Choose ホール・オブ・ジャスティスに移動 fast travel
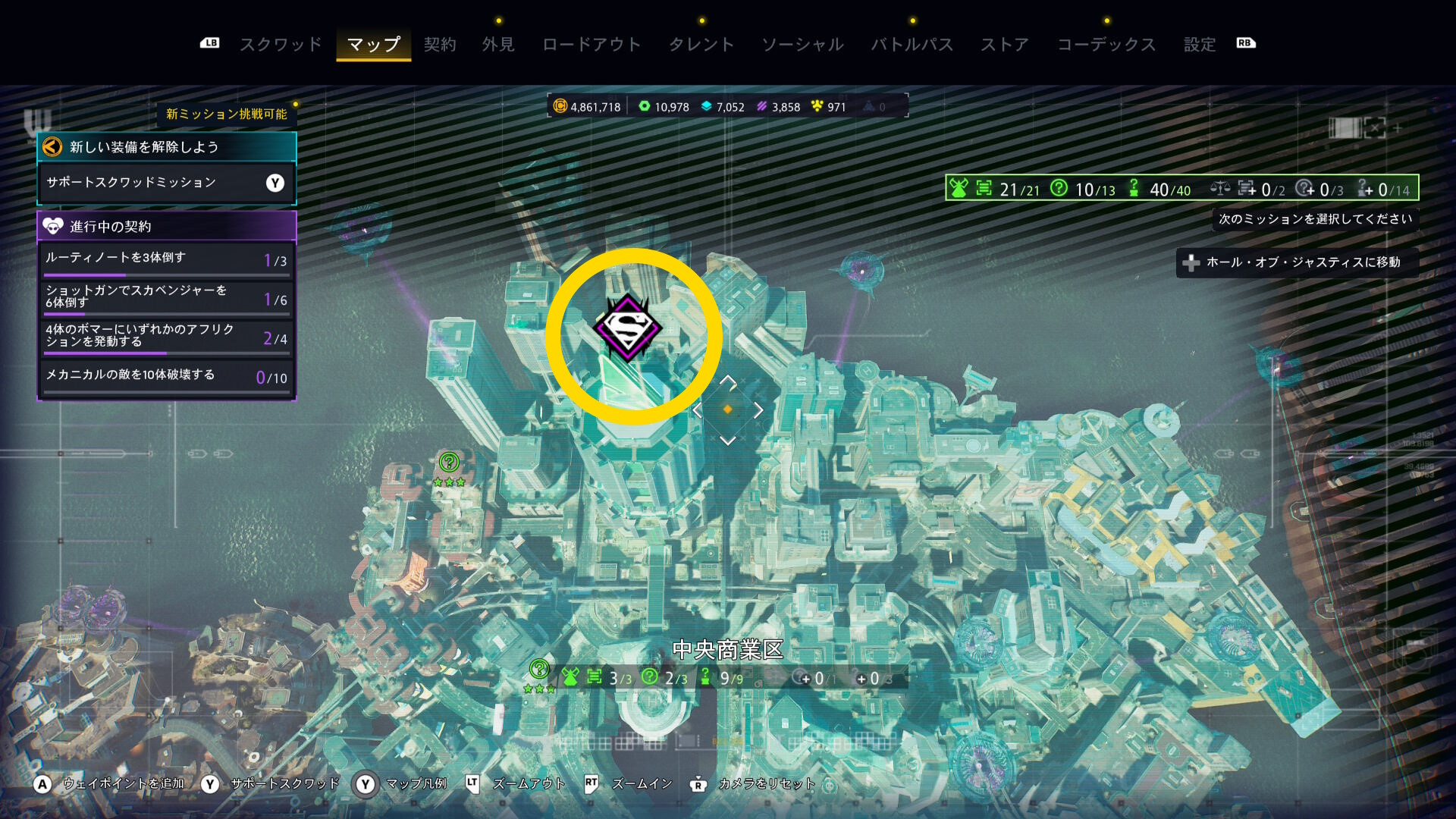The width and height of the screenshot is (1456, 819). tap(1297, 262)
